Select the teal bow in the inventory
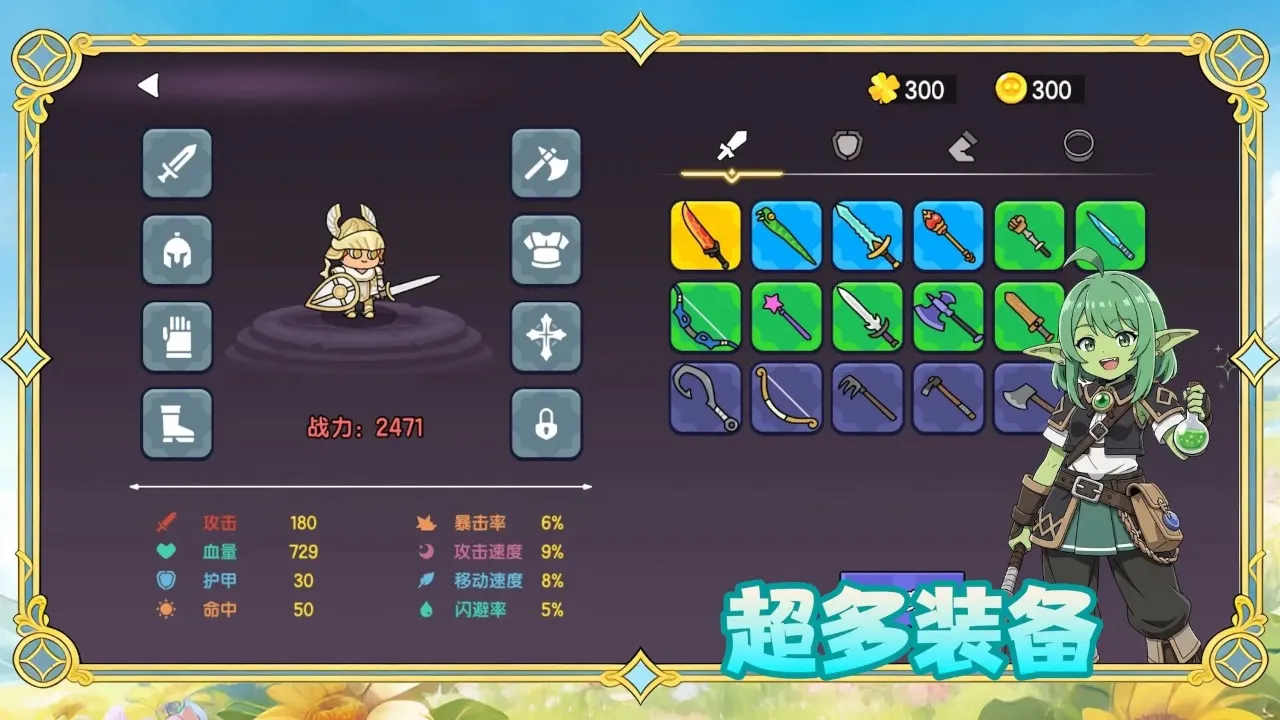Viewport: 1280px width, 720px height. point(706,317)
